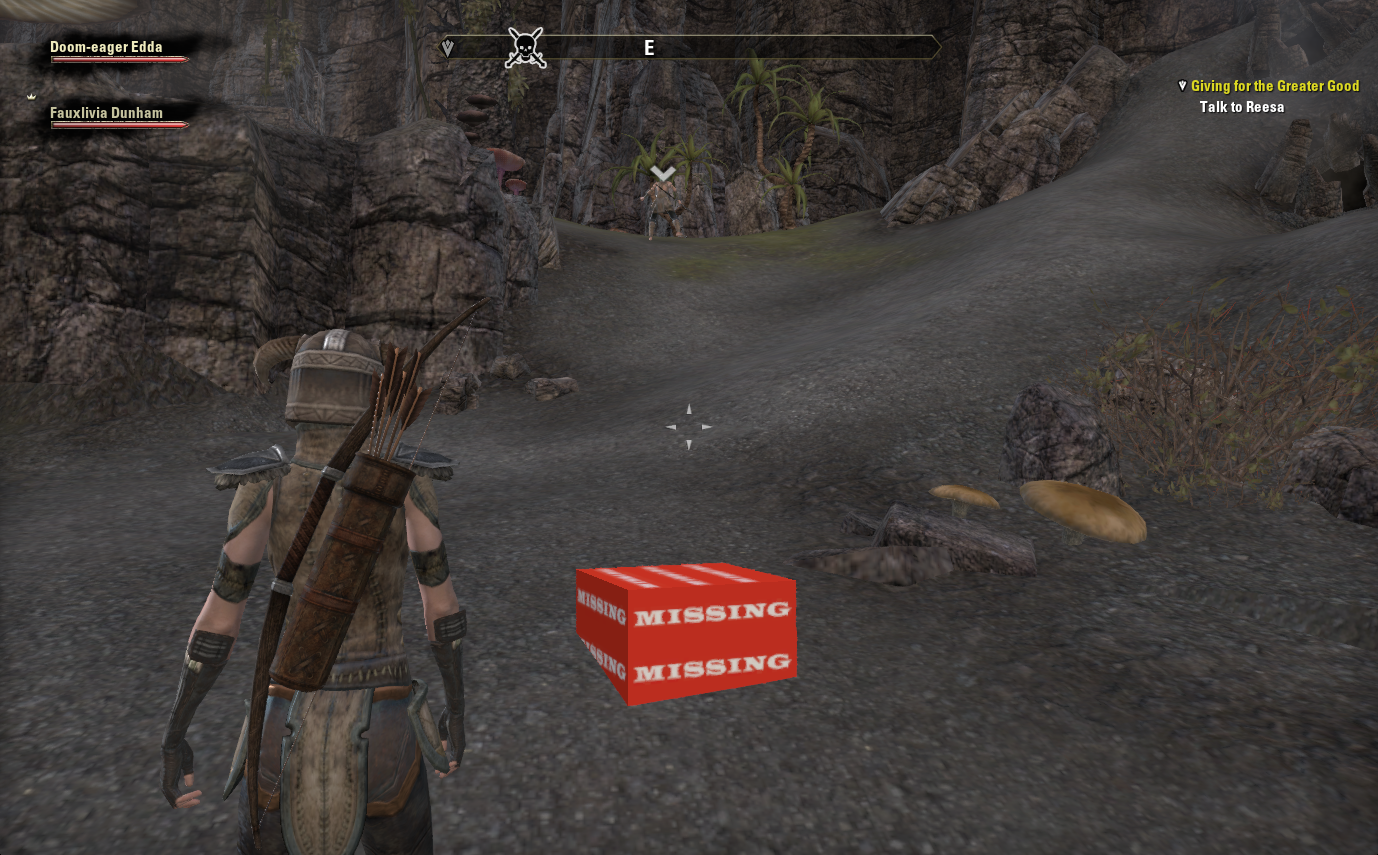Select the Giving for the Greater Good quest
Image resolution: width=1378 pixels, height=855 pixels.
coord(1274,87)
